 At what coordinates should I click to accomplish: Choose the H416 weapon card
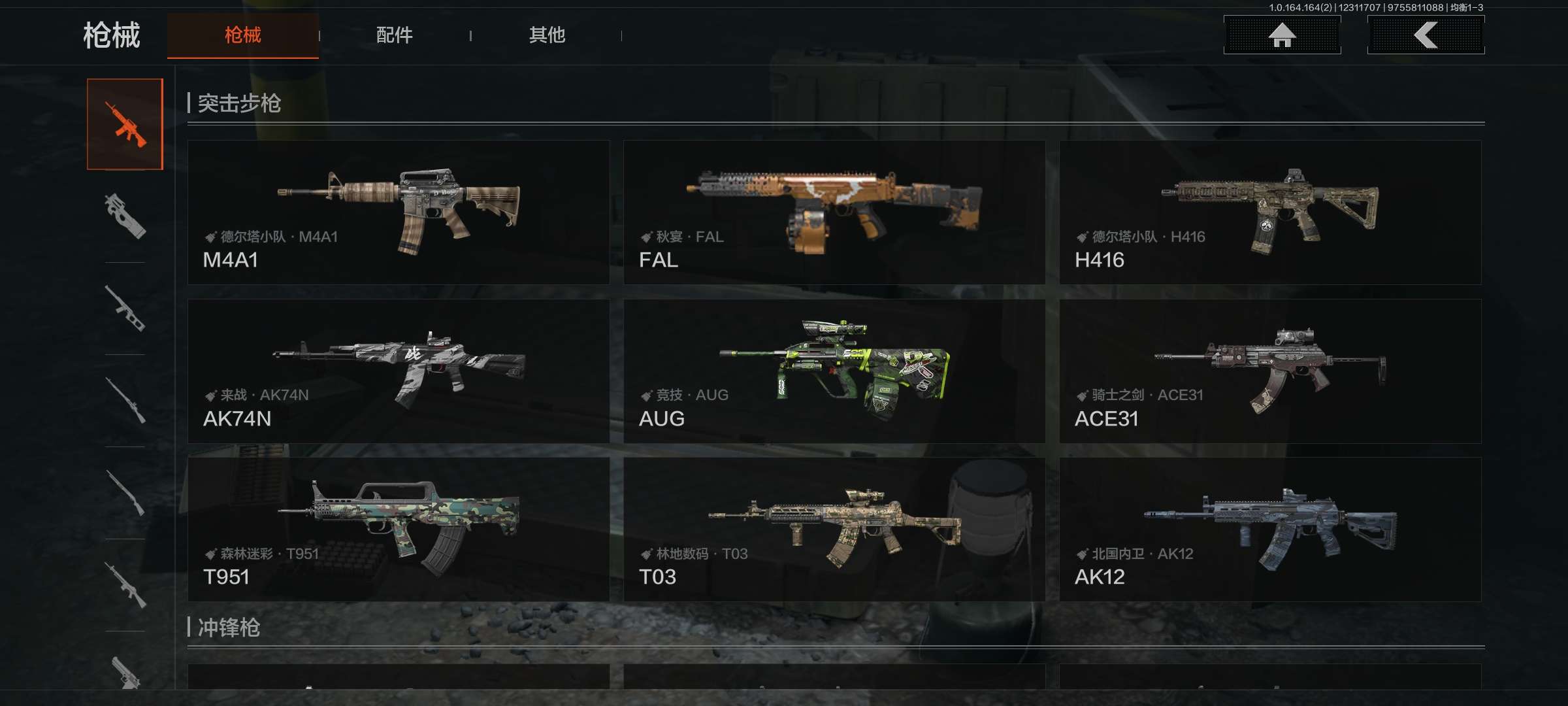click(x=1270, y=212)
